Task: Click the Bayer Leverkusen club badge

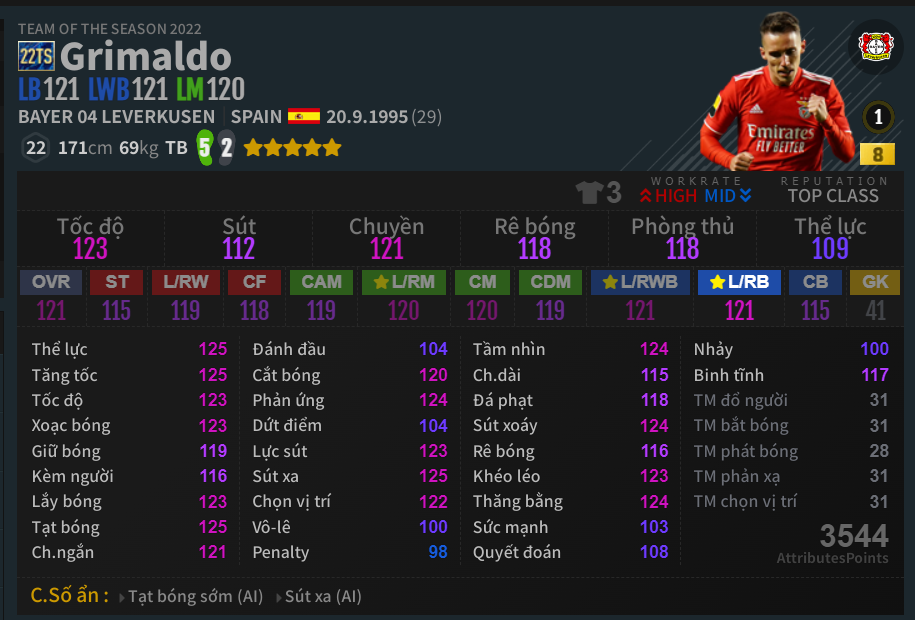Action: (x=876, y=48)
